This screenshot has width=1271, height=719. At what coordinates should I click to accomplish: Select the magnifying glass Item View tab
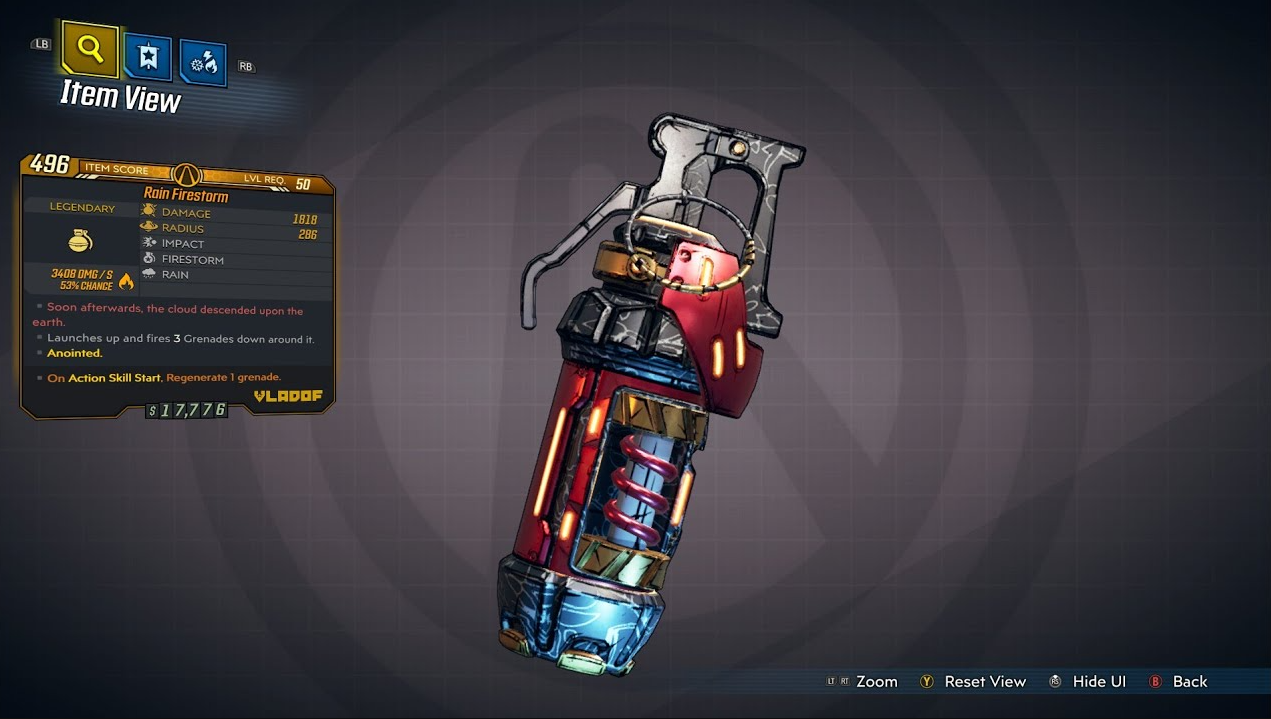point(90,50)
